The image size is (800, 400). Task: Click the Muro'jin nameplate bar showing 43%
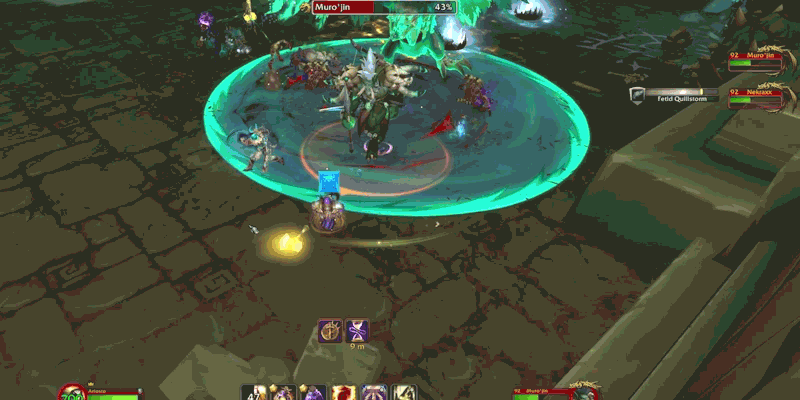[x=384, y=7]
